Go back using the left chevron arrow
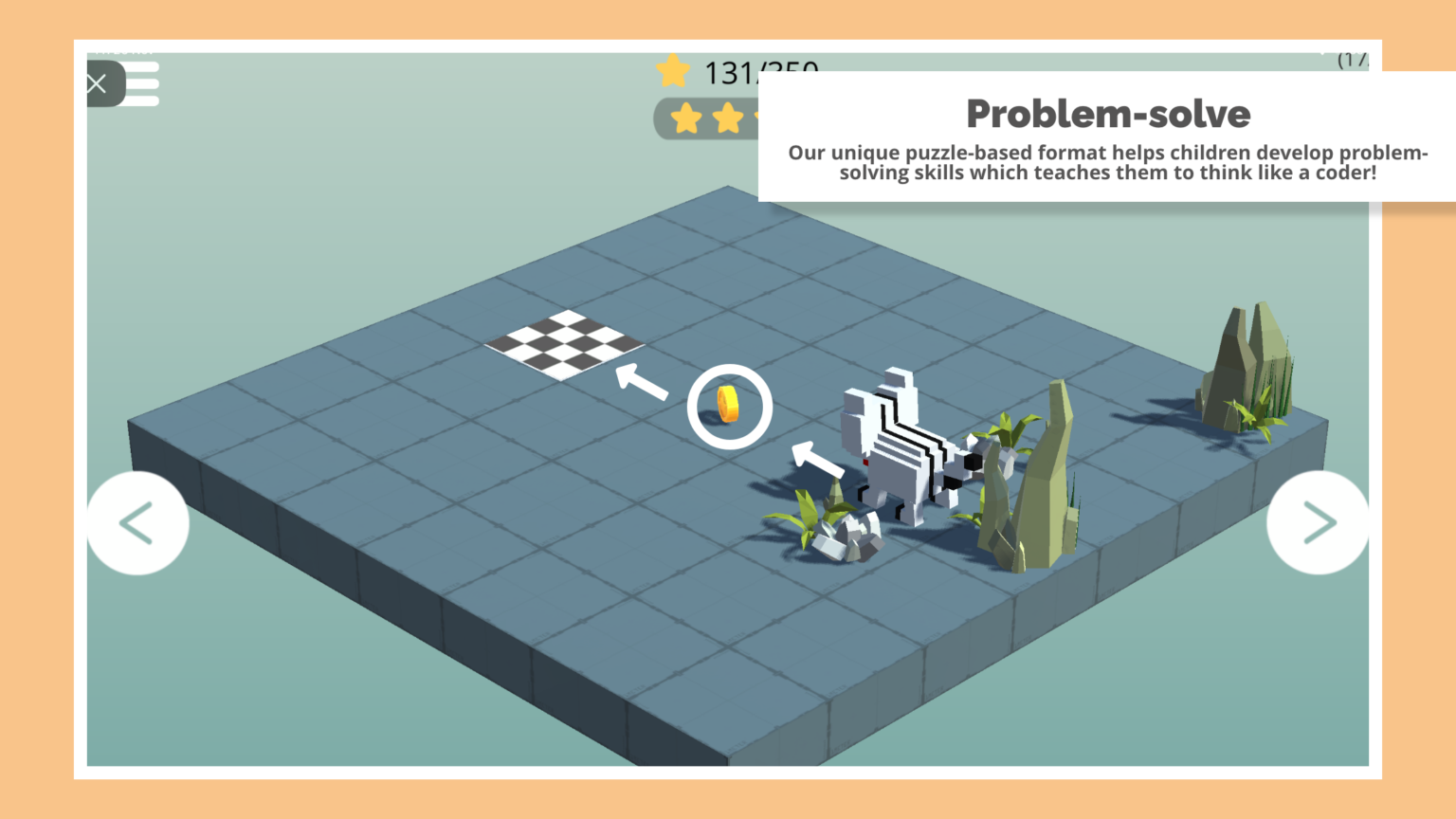Image resolution: width=1456 pixels, height=819 pixels. click(137, 522)
